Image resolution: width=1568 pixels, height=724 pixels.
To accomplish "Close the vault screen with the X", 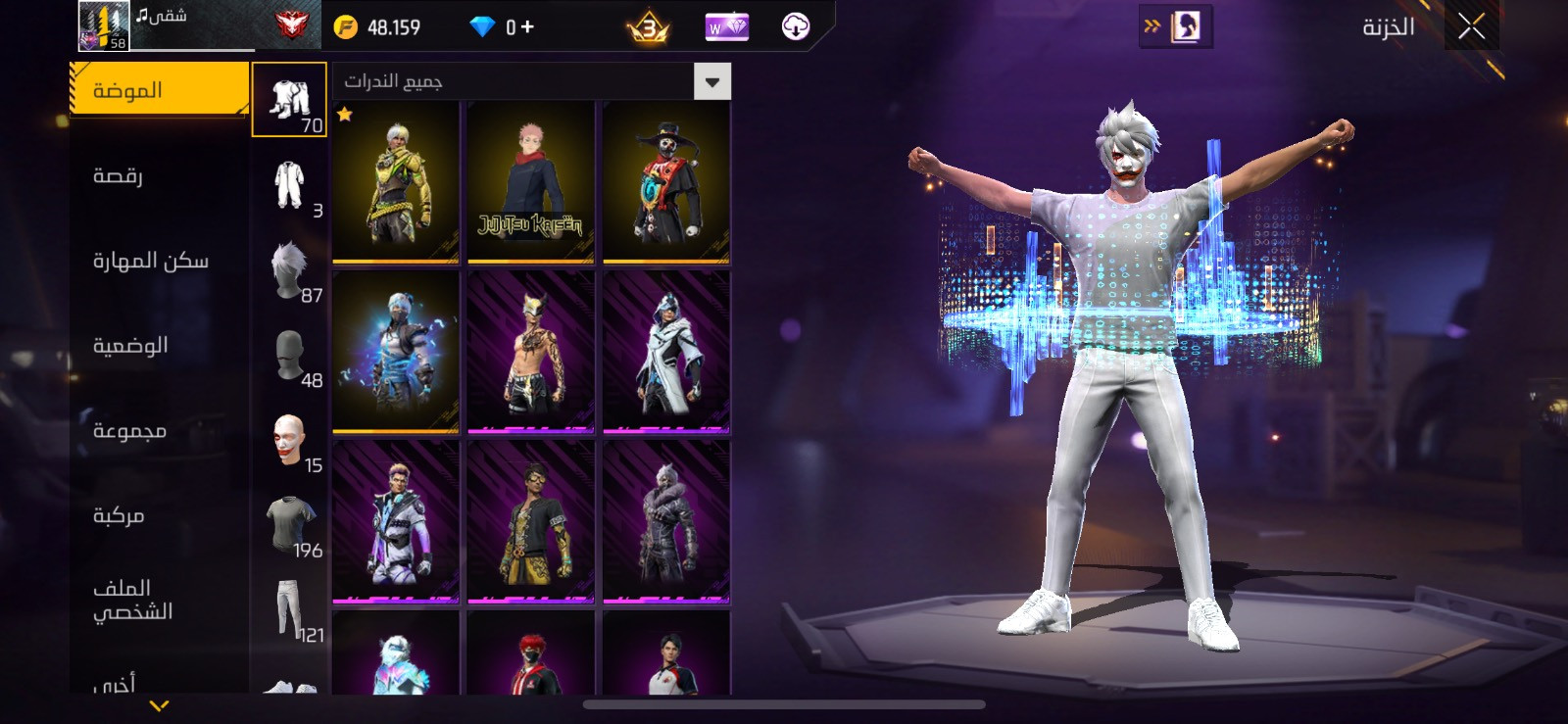I will (1471, 26).
